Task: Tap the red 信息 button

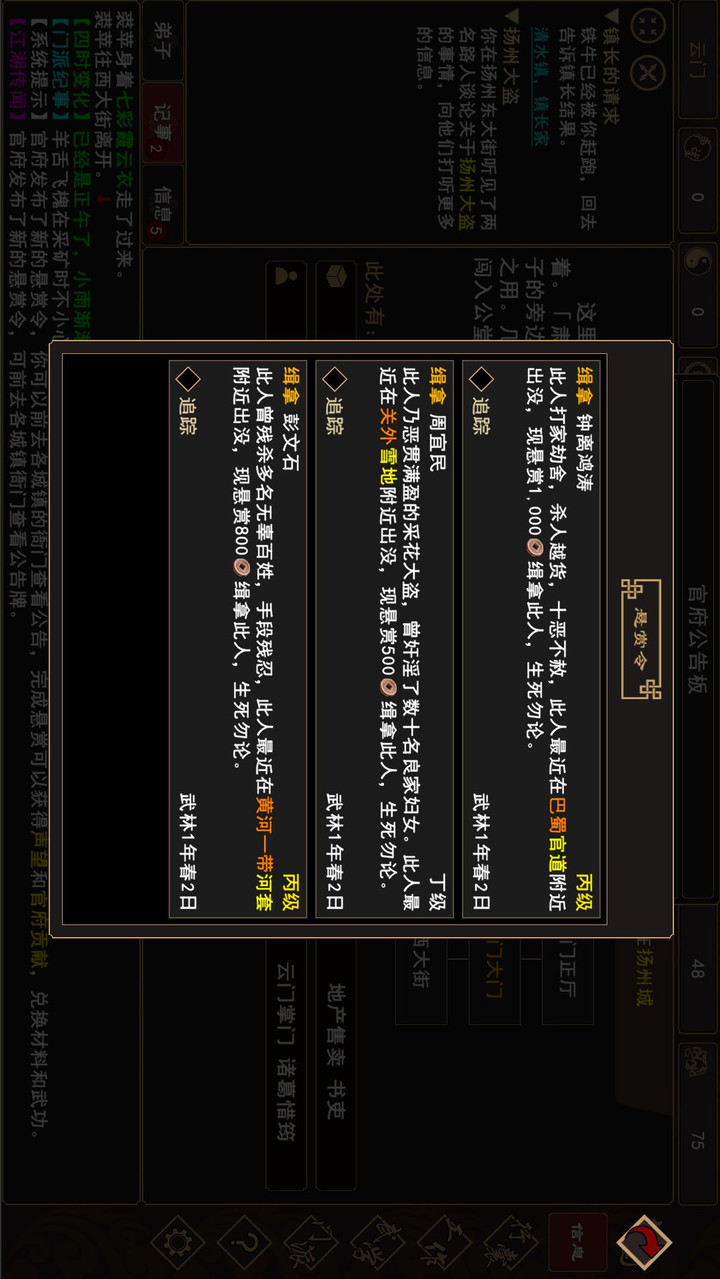Action: click(x=575, y=1242)
